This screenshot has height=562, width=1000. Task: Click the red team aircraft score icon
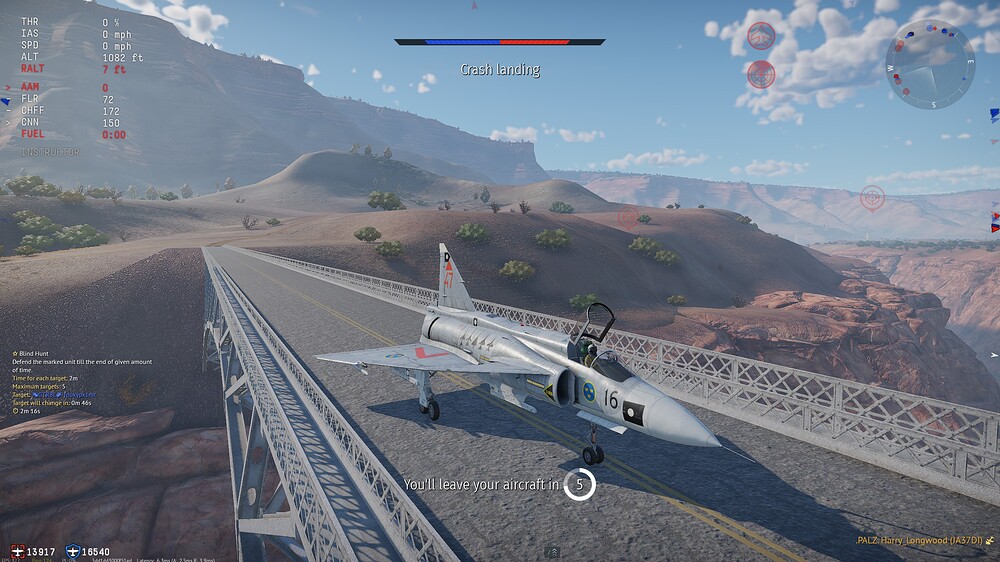(x=18, y=551)
